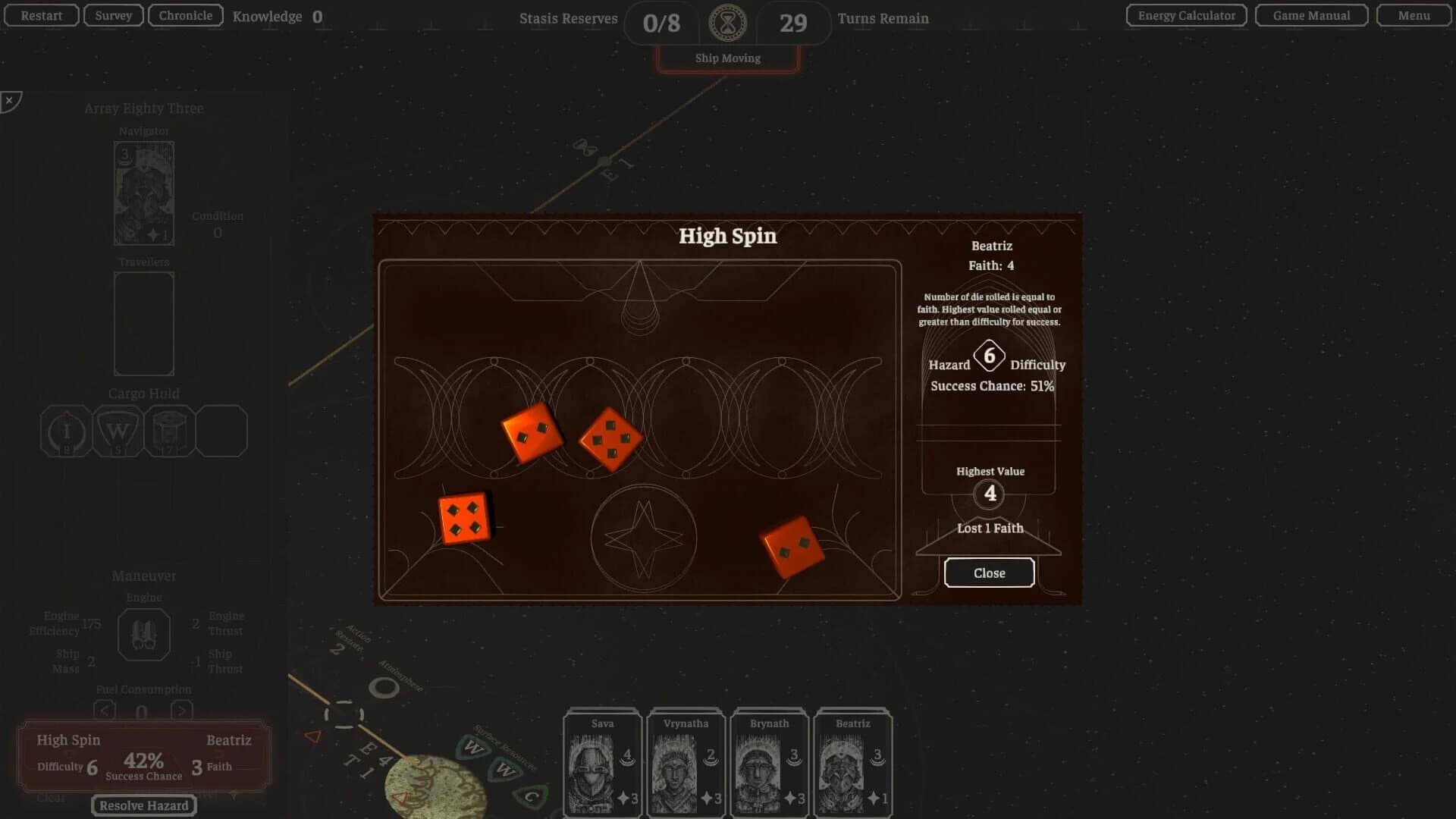
Task: Decrease Fuel Consumption with the left arrow
Action: point(105,711)
